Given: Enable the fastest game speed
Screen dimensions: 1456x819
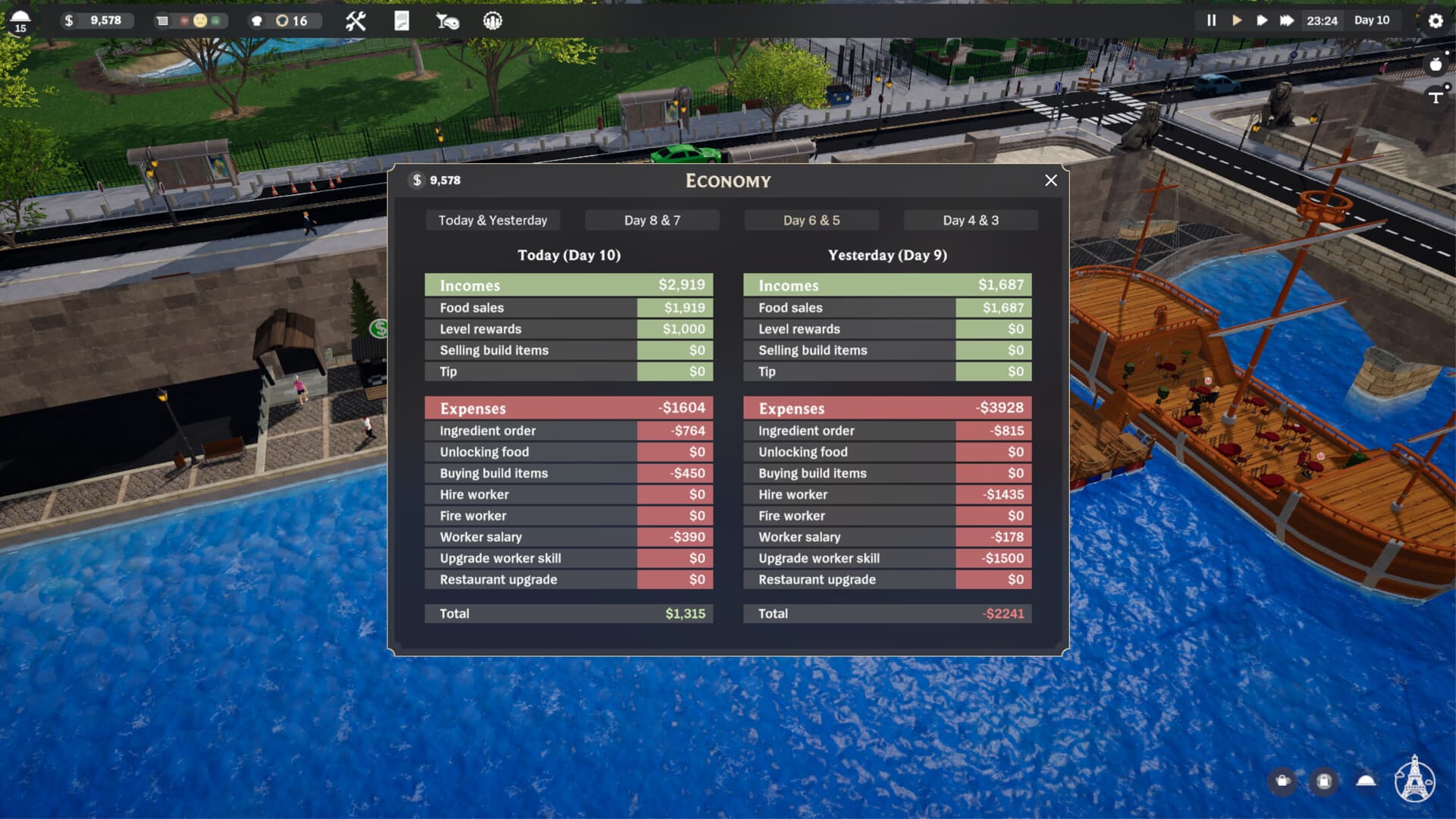Looking at the screenshot, I should click(1288, 20).
